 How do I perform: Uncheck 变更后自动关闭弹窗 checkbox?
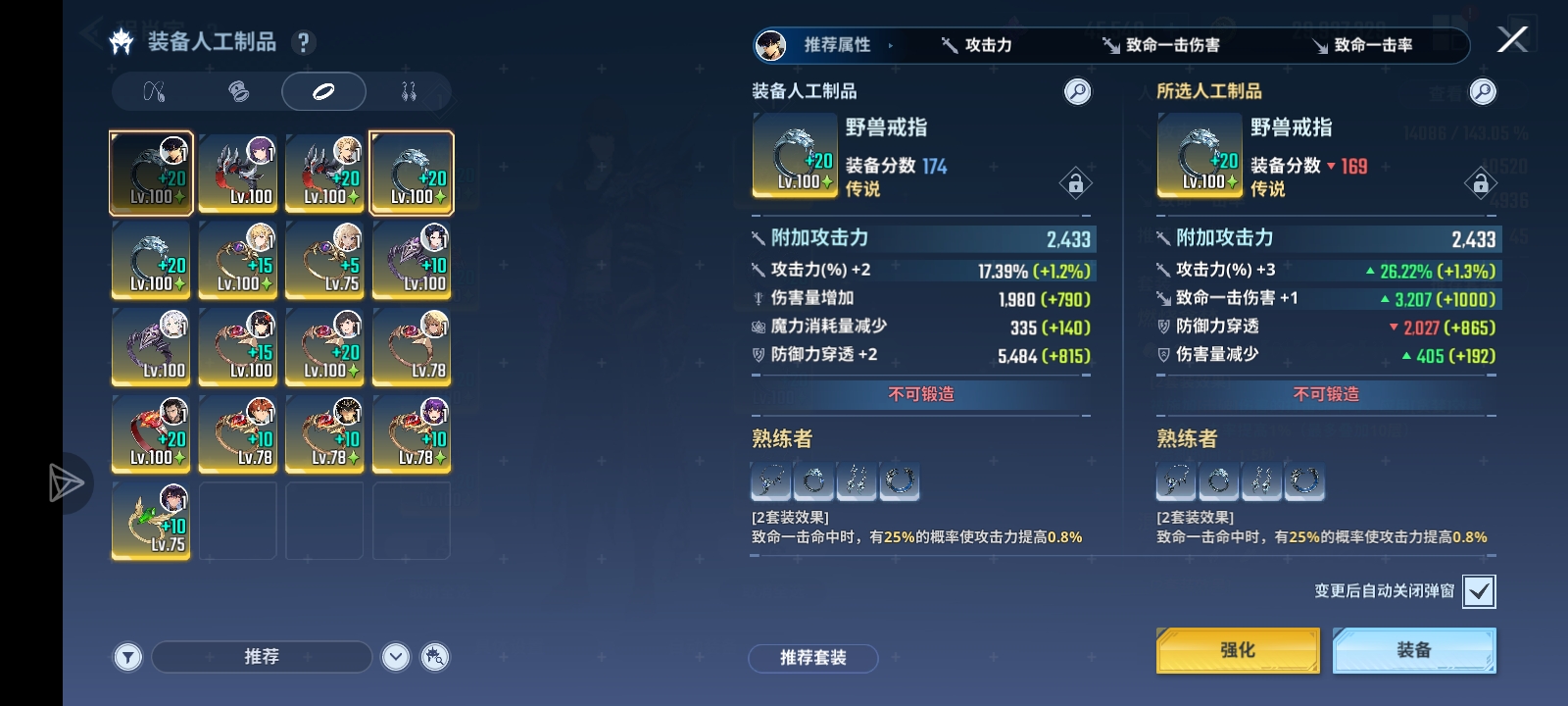tap(1481, 590)
